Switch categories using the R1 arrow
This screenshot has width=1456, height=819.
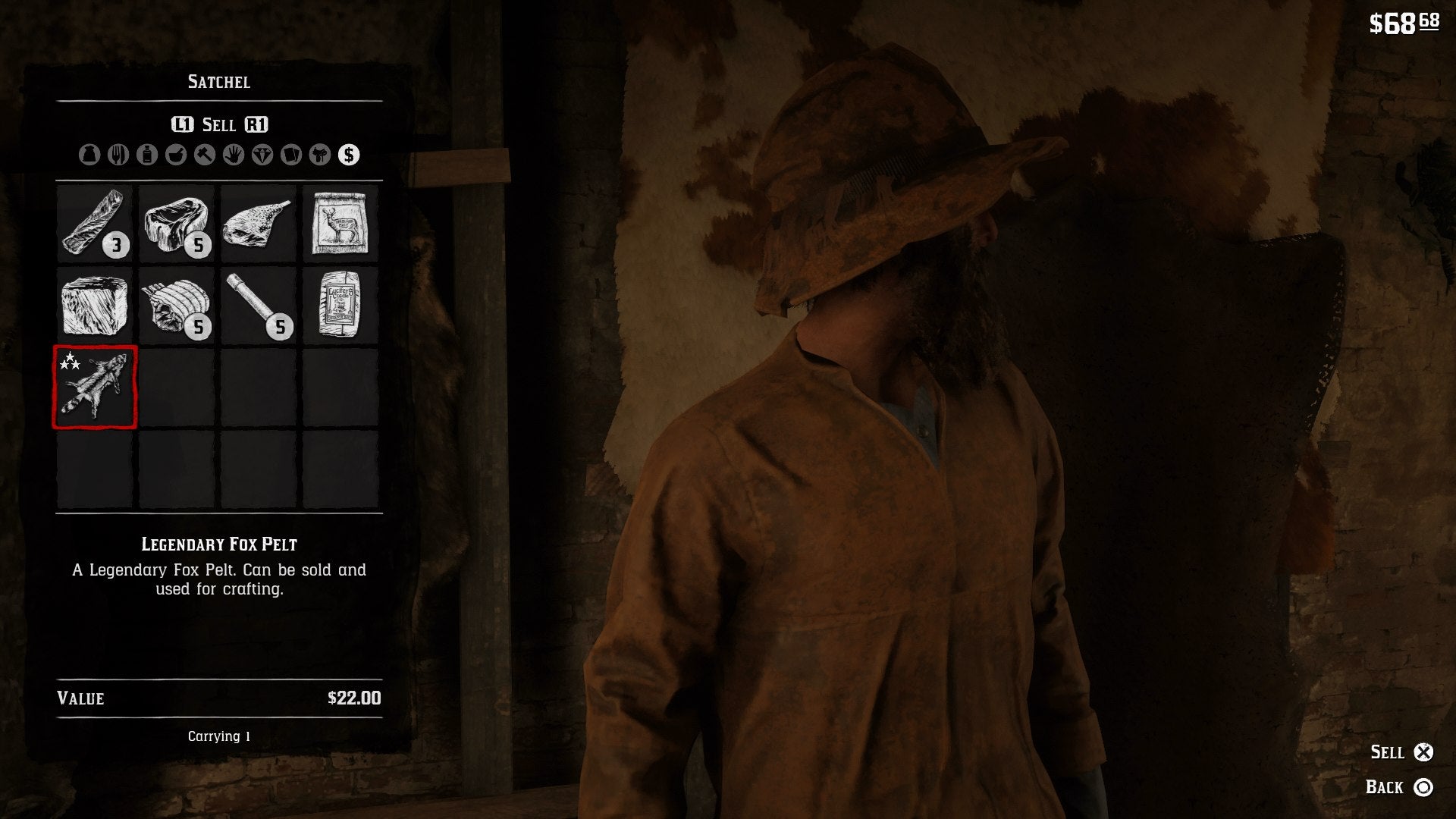pyautogui.click(x=256, y=124)
